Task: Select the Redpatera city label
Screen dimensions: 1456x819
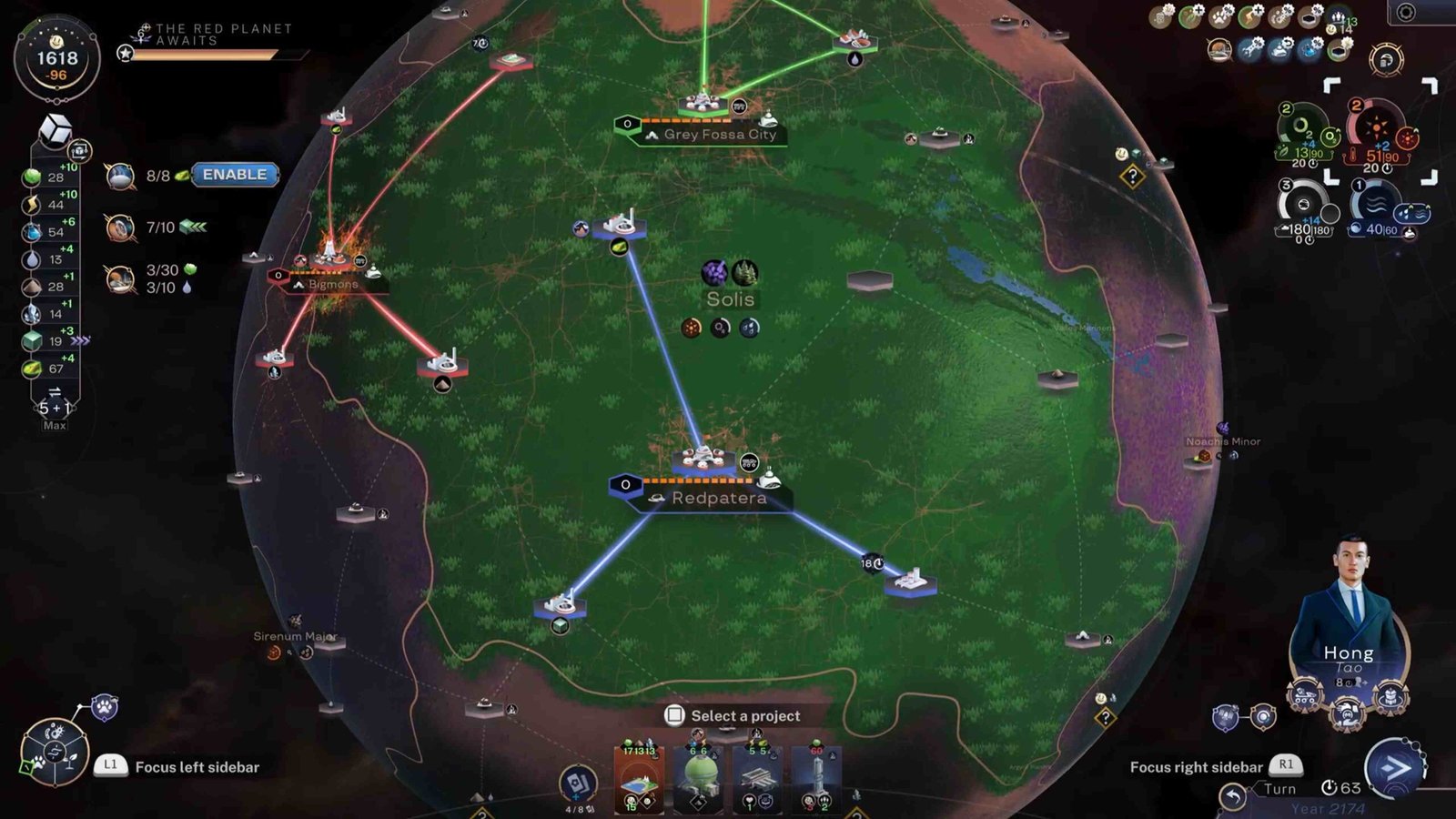Action: (x=718, y=499)
